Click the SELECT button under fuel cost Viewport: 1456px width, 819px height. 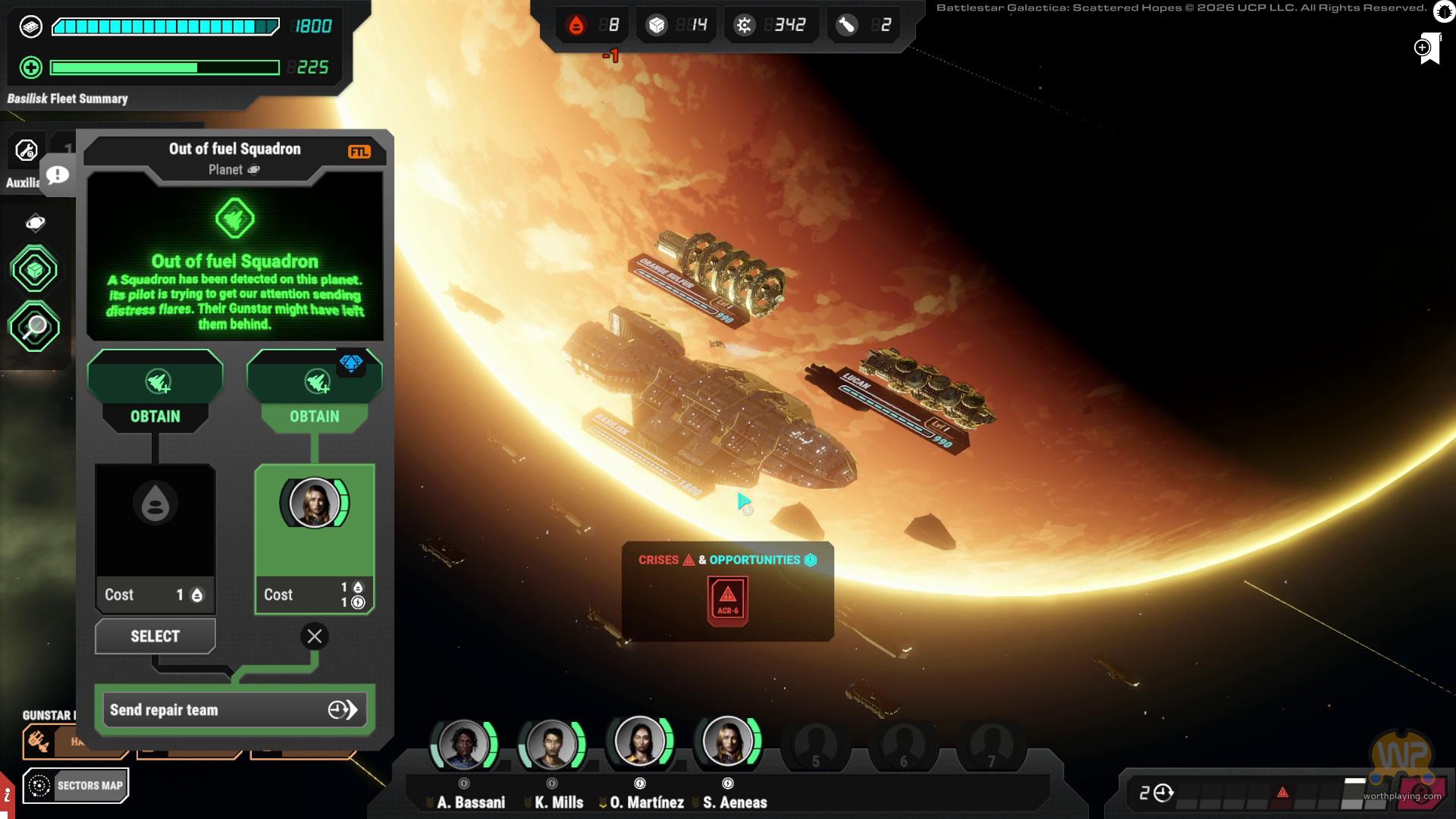click(155, 636)
